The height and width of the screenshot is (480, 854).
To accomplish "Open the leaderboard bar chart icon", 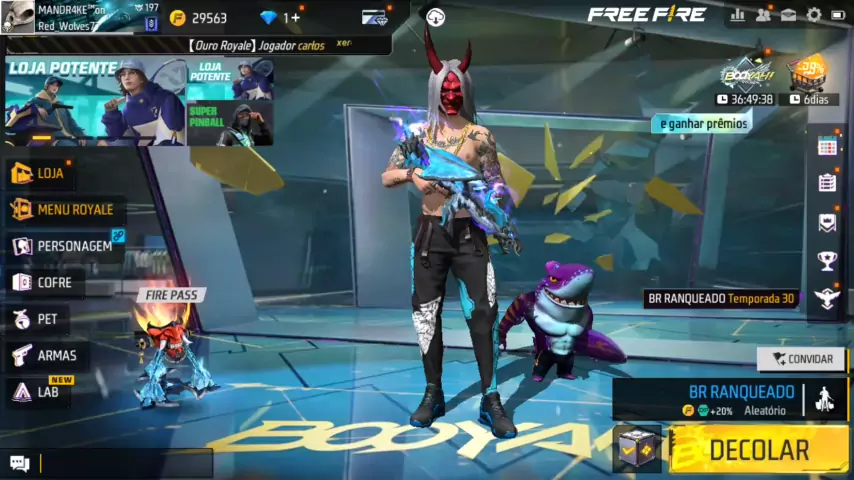I will pyautogui.click(x=738, y=15).
